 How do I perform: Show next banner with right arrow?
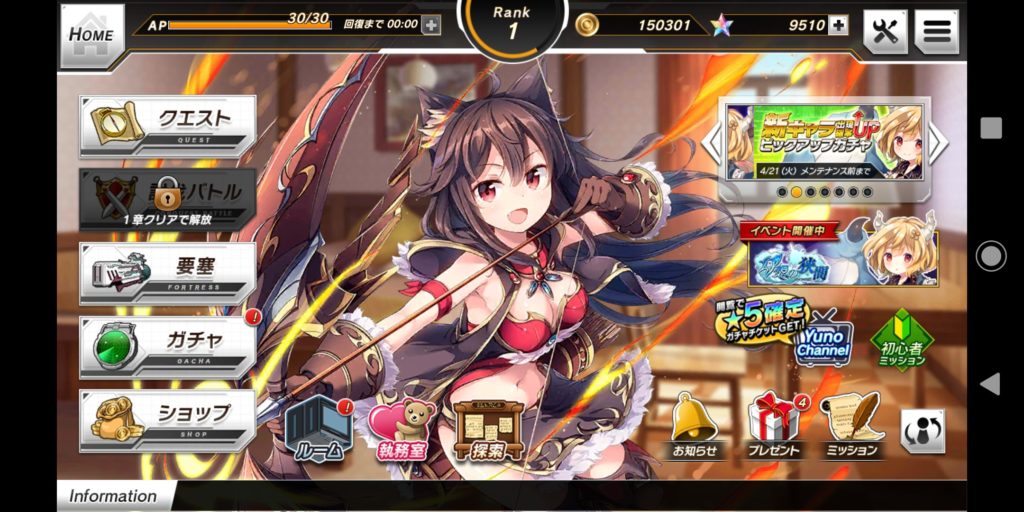[938, 142]
